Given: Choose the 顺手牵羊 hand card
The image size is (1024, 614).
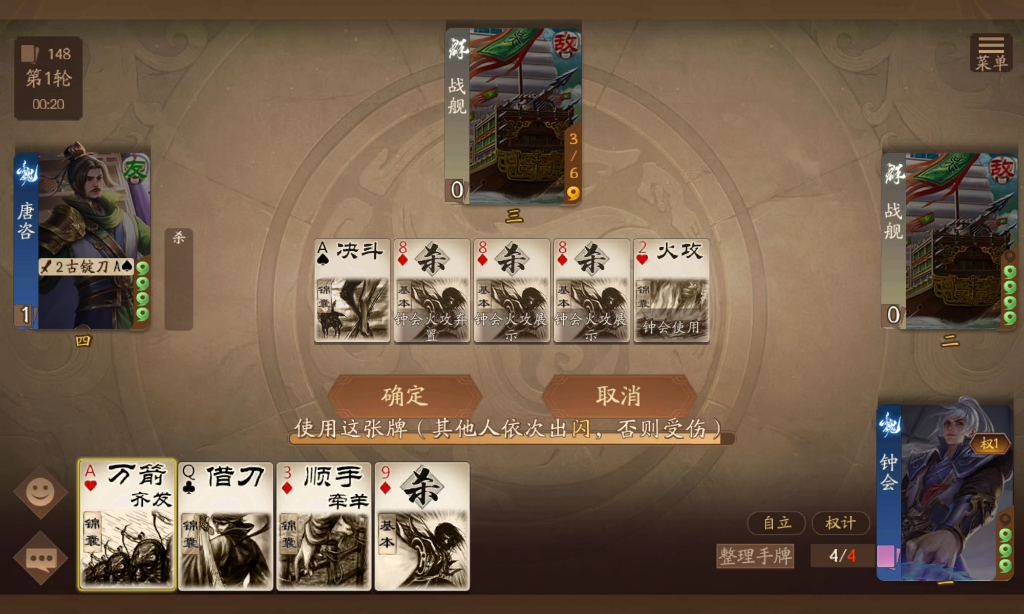Looking at the screenshot, I should point(323,525).
